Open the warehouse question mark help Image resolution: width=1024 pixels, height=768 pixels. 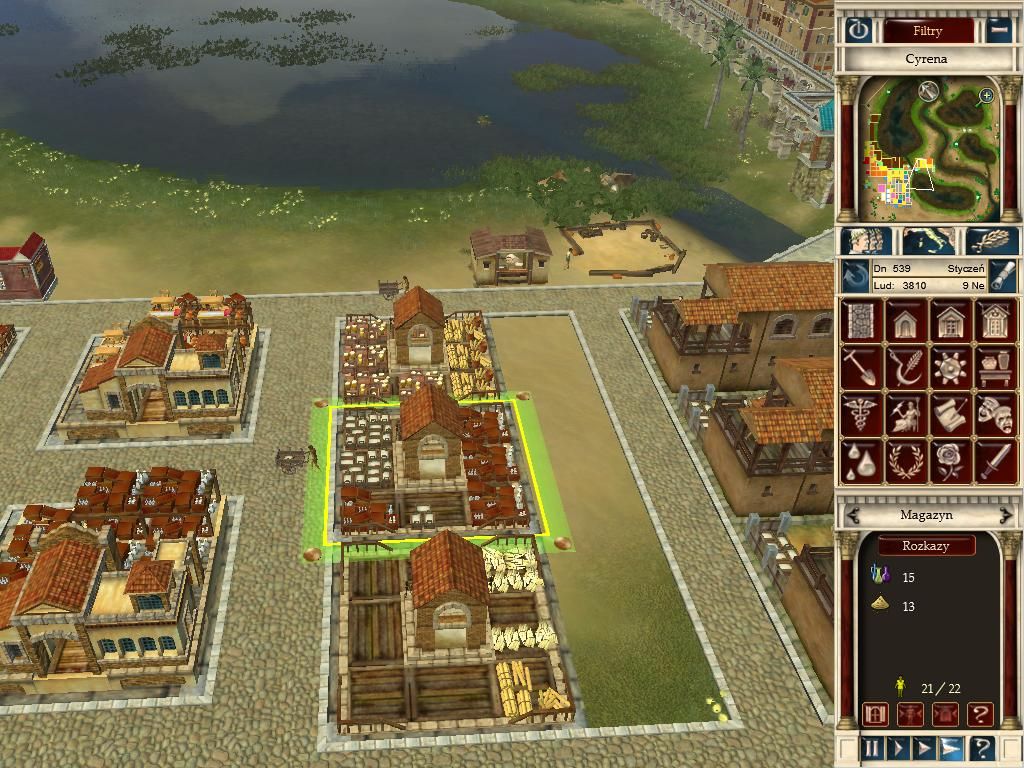click(x=980, y=714)
